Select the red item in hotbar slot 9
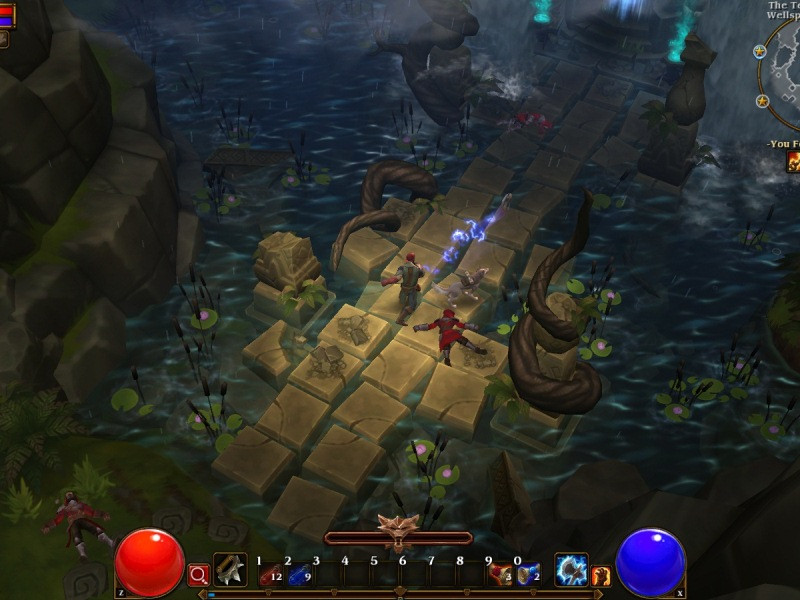Viewport: 800px width, 600px height. 498,574
